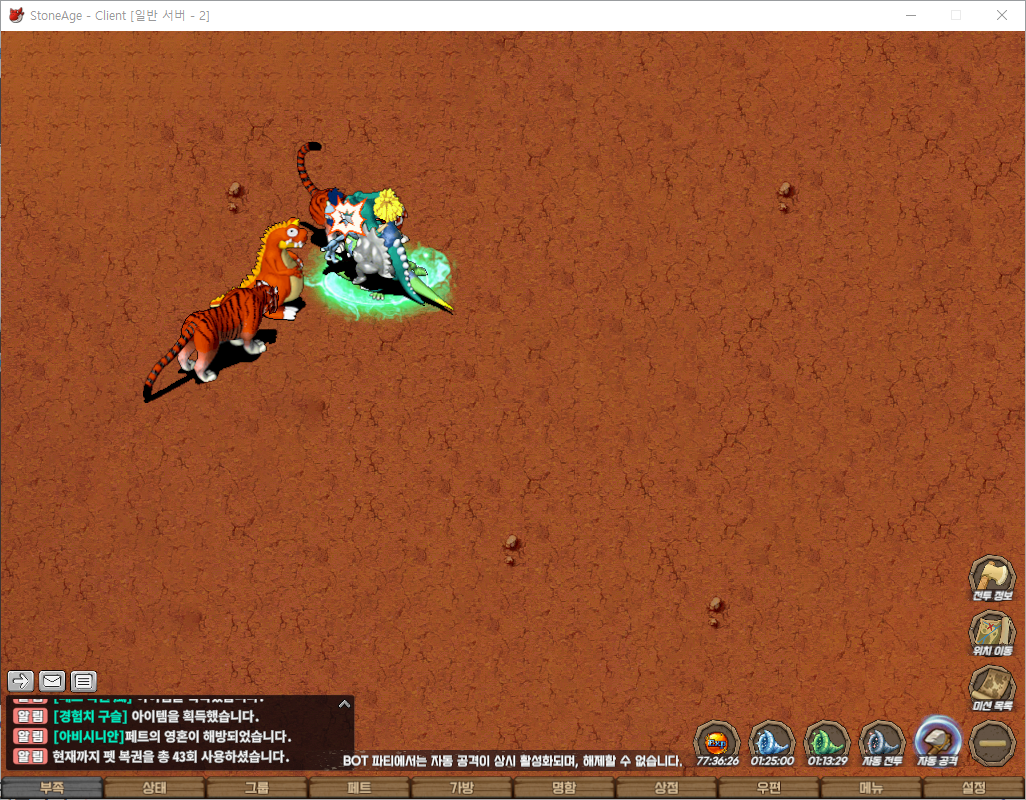Image resolution: width=1026 pixels, height=800 pixels.
Task: Click the Exp boost orb icon
Action: pos(717,742)
